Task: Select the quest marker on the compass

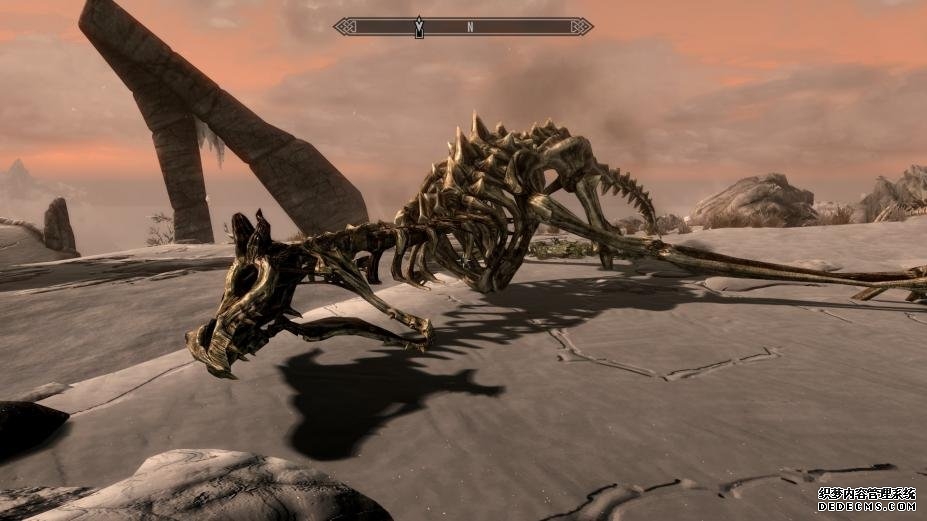Action: pyautogui.click(x=419, y=27)
